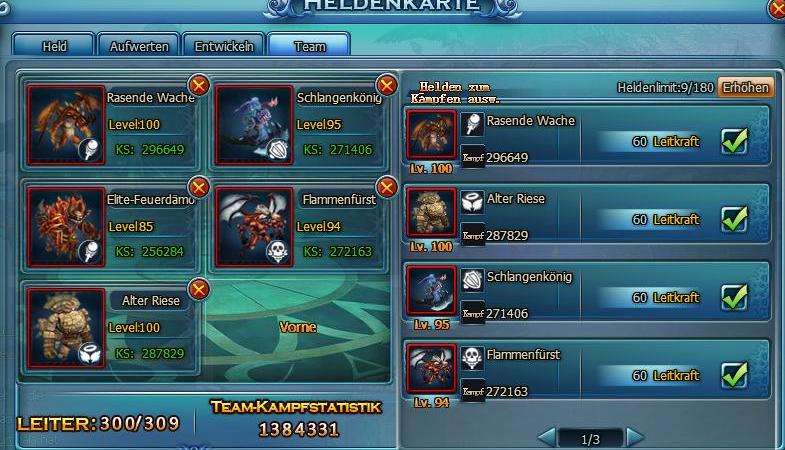The image size is (785, 450).
Task: Uncheck Flammenfürst in the hero list
Action: (x=735, y=375)
